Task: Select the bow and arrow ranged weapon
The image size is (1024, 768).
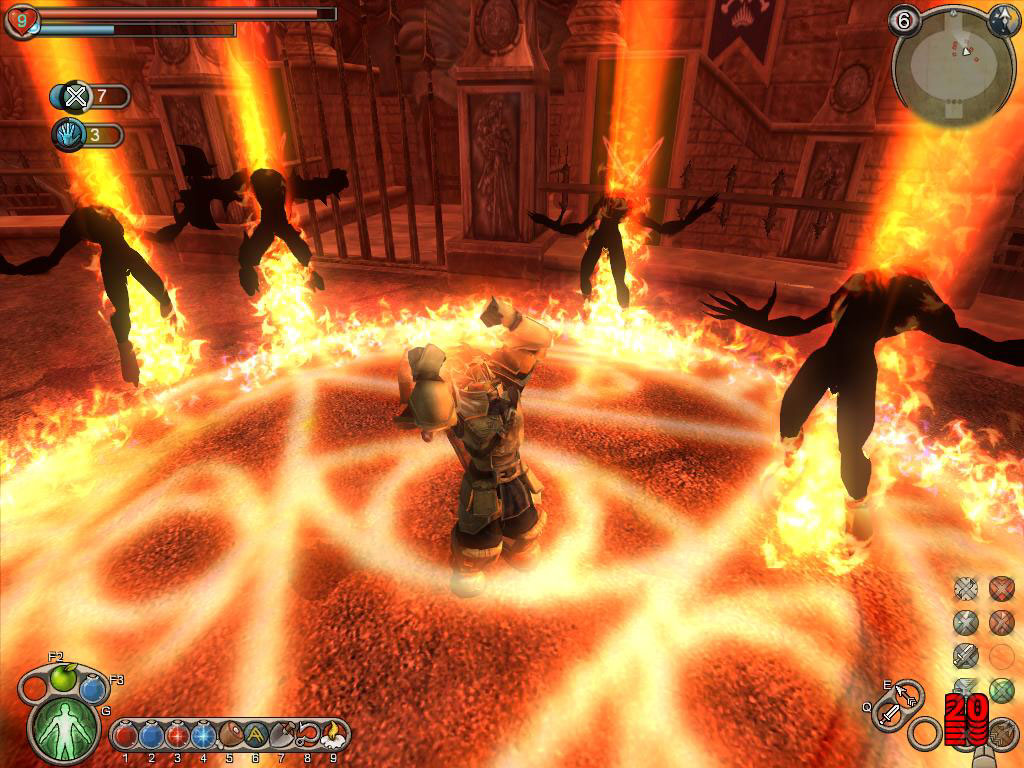Action: point(908,693)
